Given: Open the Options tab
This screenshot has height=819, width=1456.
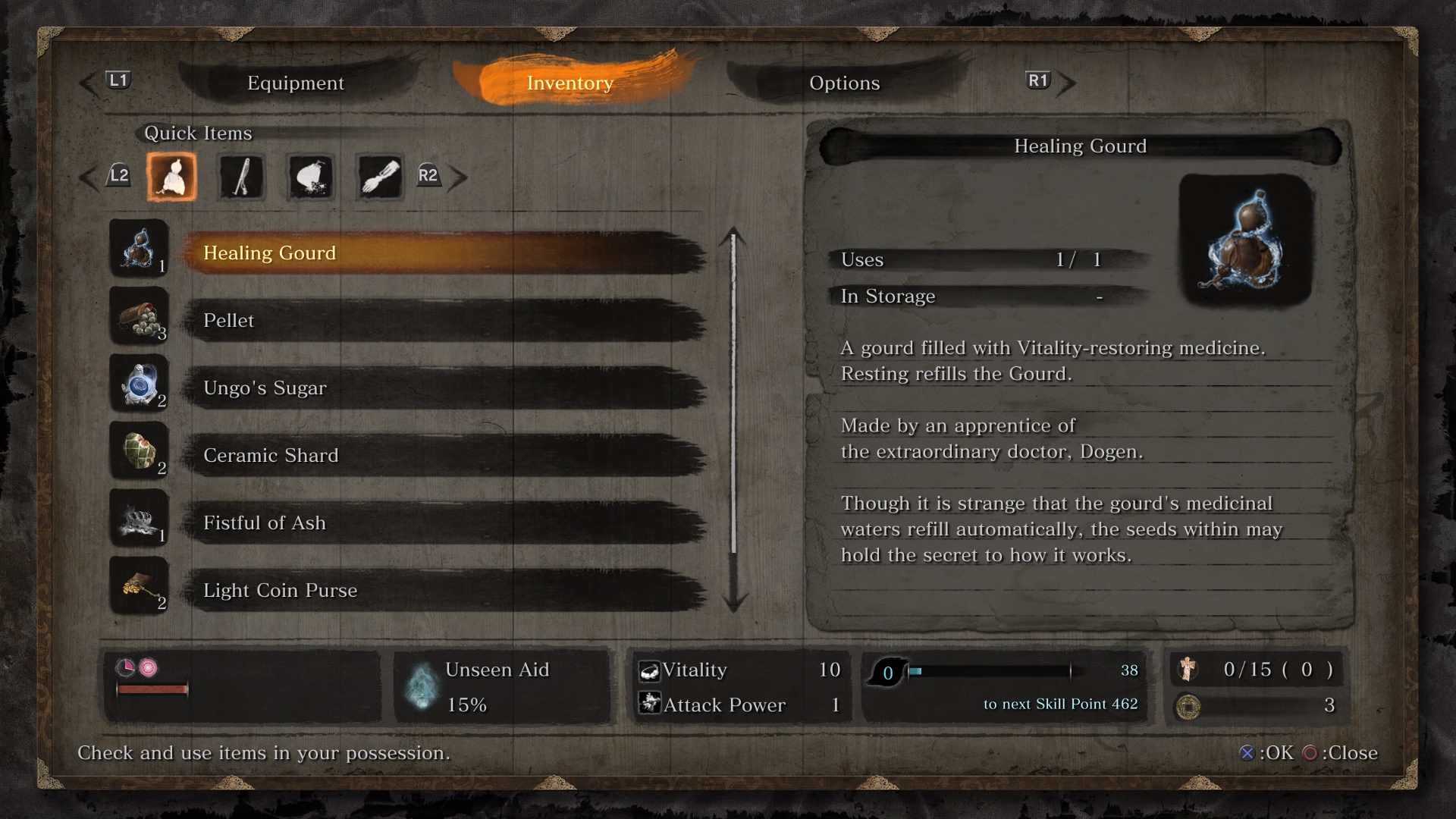Looking at the screenshot, I should (844, 83).
